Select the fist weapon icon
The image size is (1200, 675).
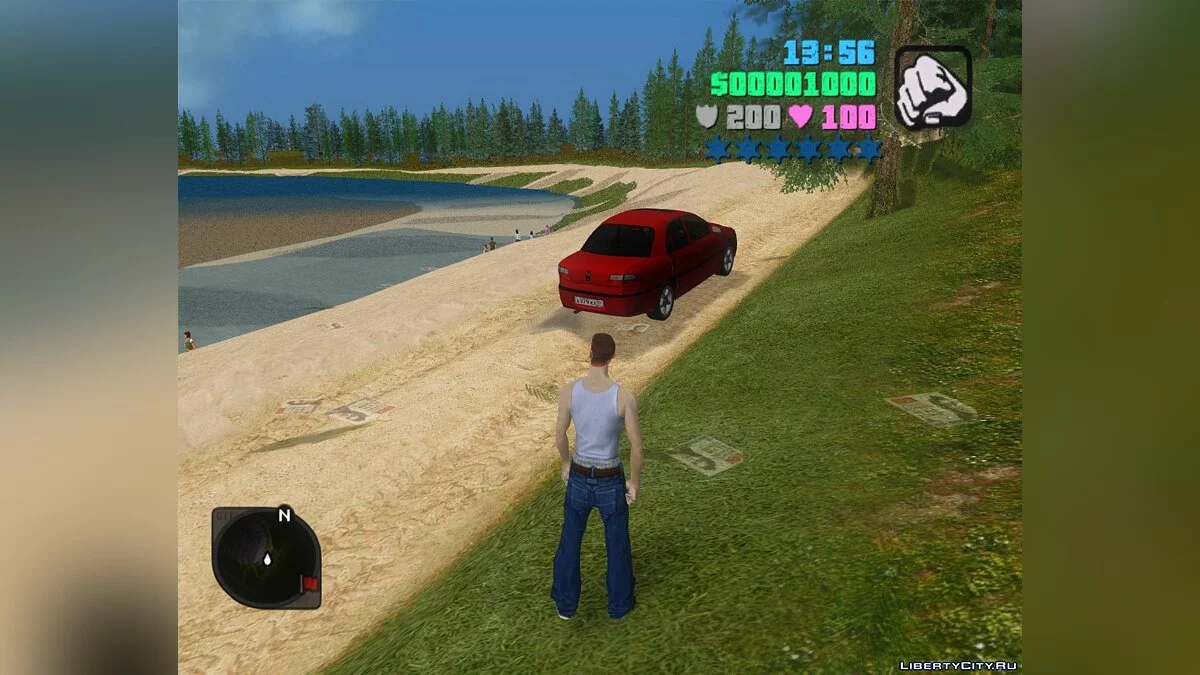(932, 88)
